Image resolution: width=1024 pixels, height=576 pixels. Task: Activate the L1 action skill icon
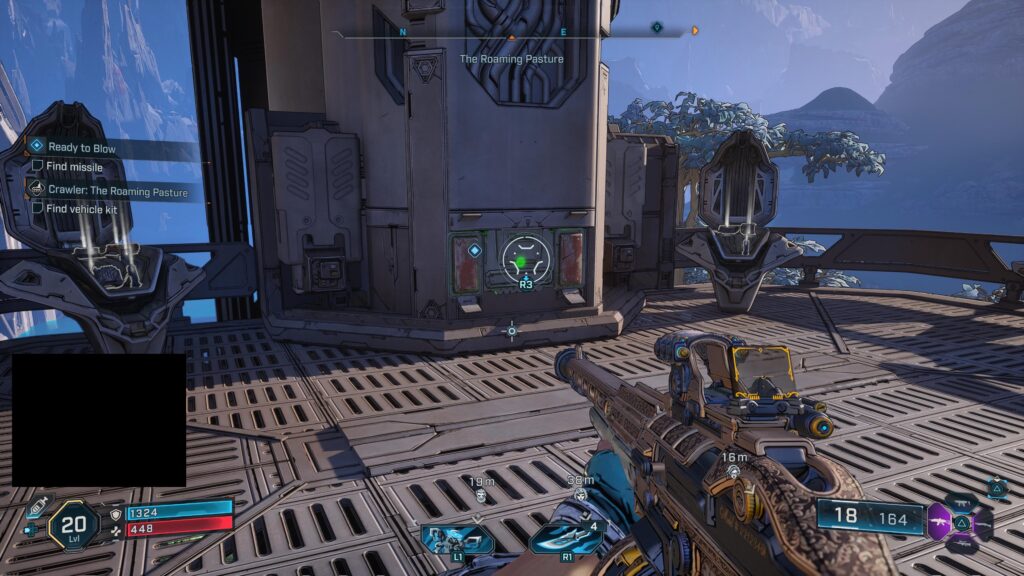457,538
